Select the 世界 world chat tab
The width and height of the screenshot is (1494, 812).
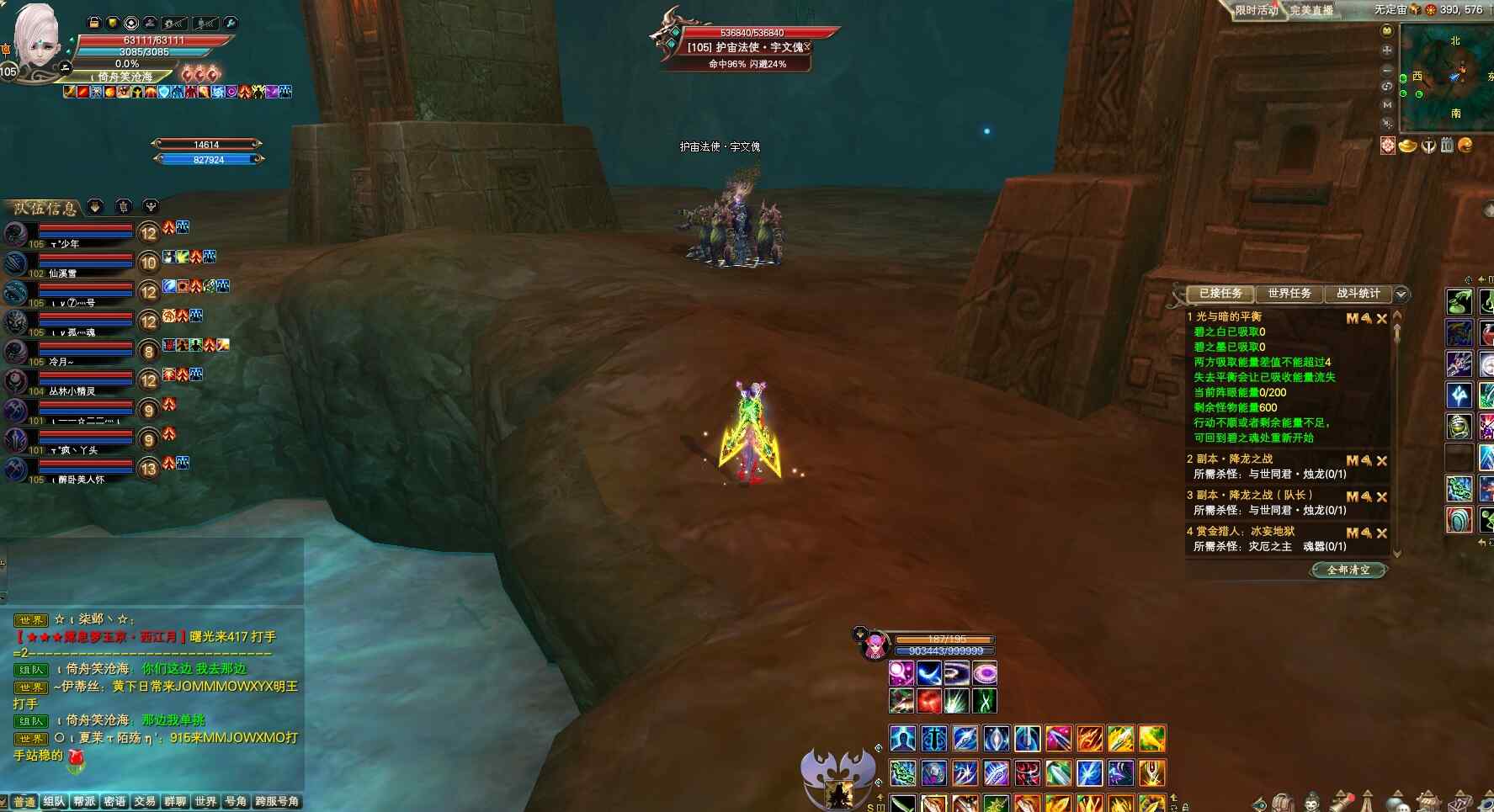[x=205, y=802]
